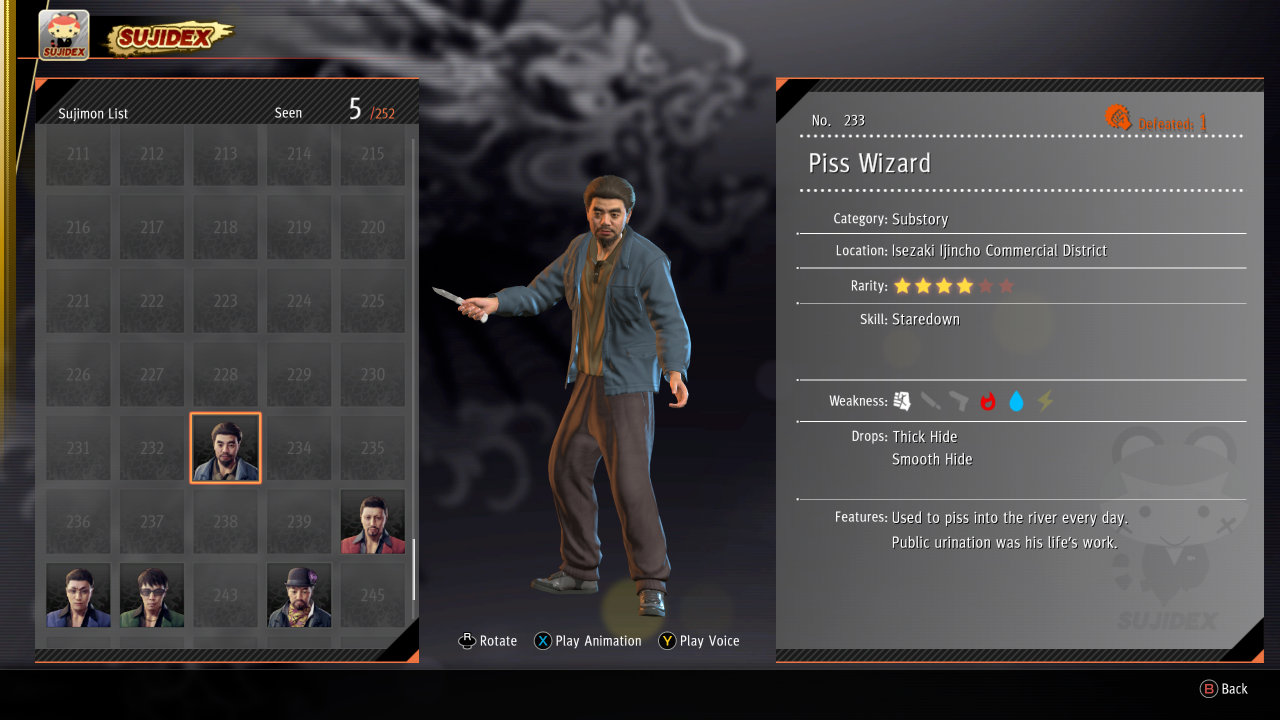Choose the red-jacket Sujimon portrait

pos(372,521)
